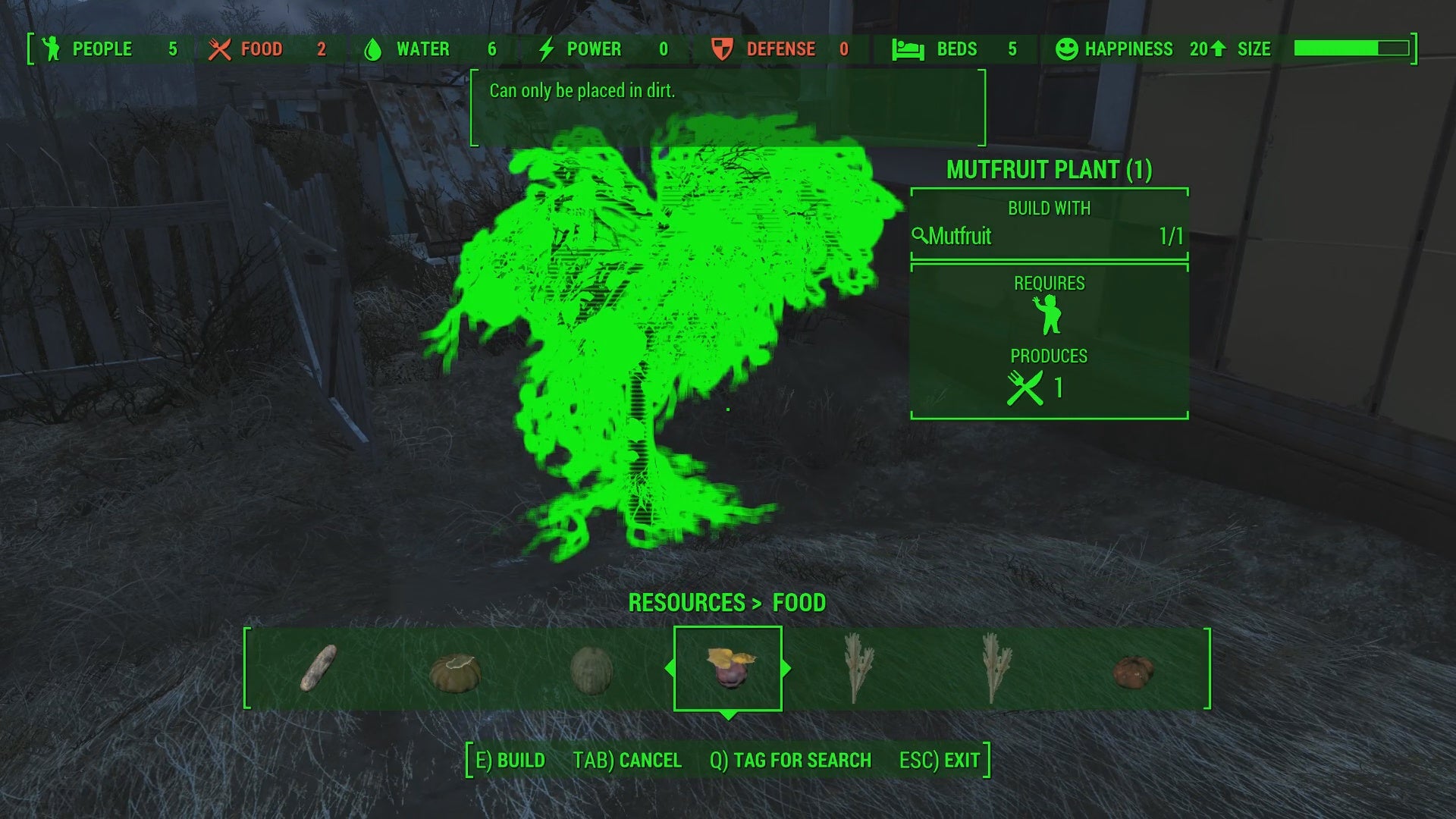Click the SIZE progress bar
1456x819 pixels.
coord(1351,49)
